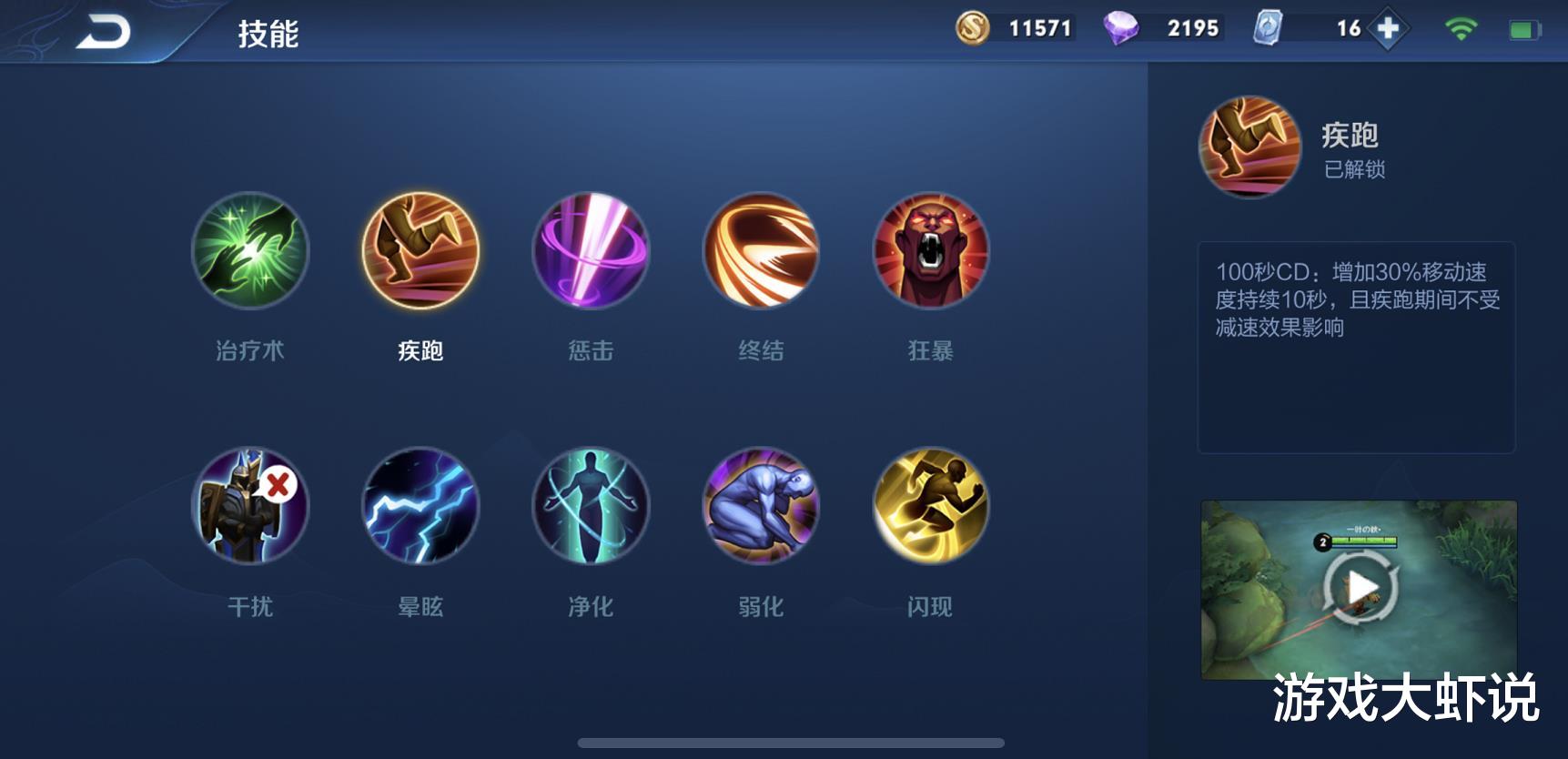Tap the 已解锁 status label under 疾跑
Screen dimensions: 1568x759
tap(1355, 168)
